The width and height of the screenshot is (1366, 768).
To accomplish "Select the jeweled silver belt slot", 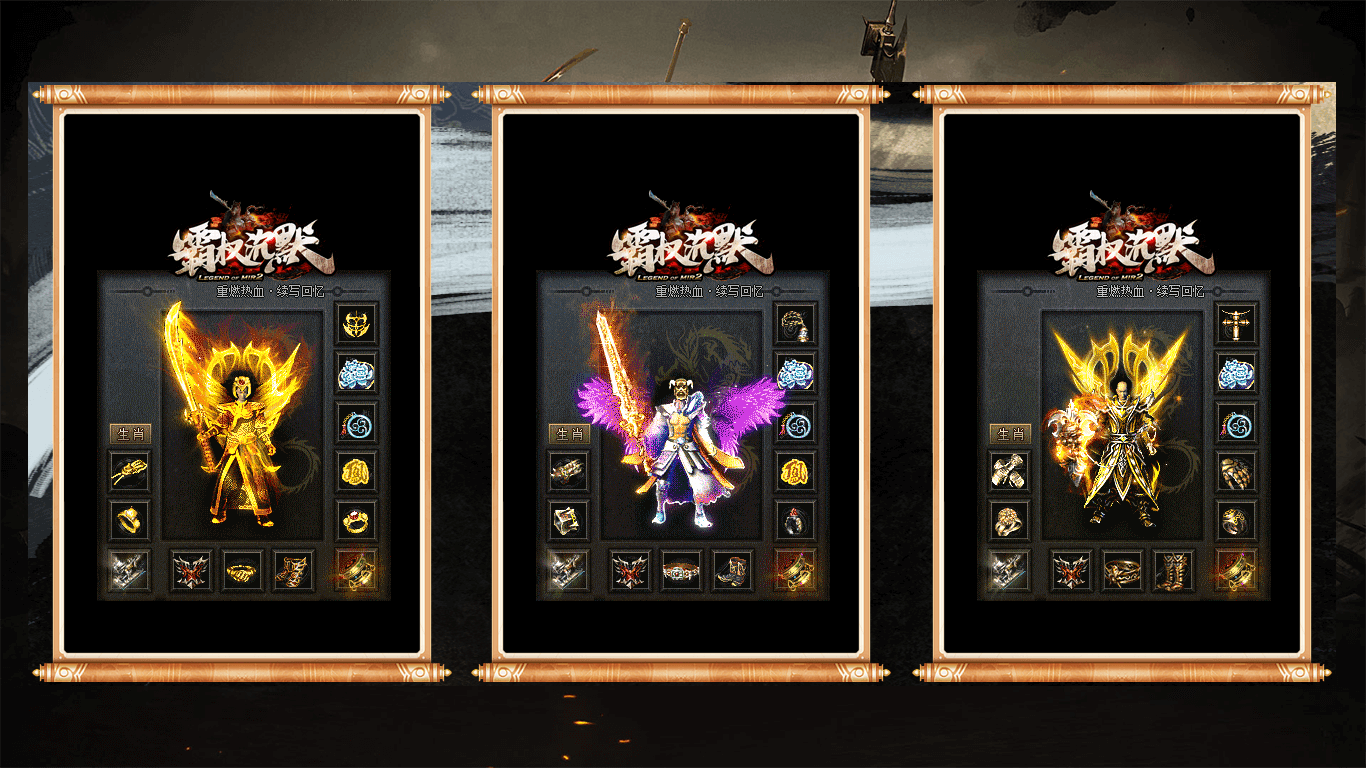I will pyautogui.click(x=682, y=571).
